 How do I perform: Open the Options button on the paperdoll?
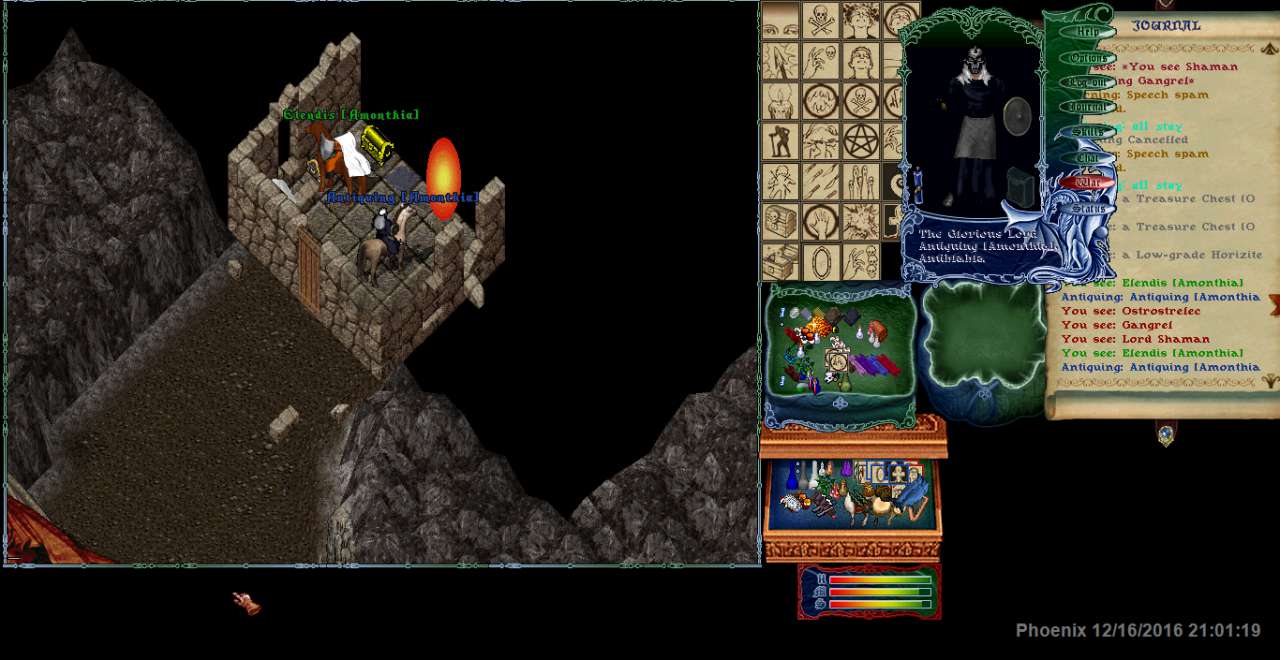[1087, 58]
